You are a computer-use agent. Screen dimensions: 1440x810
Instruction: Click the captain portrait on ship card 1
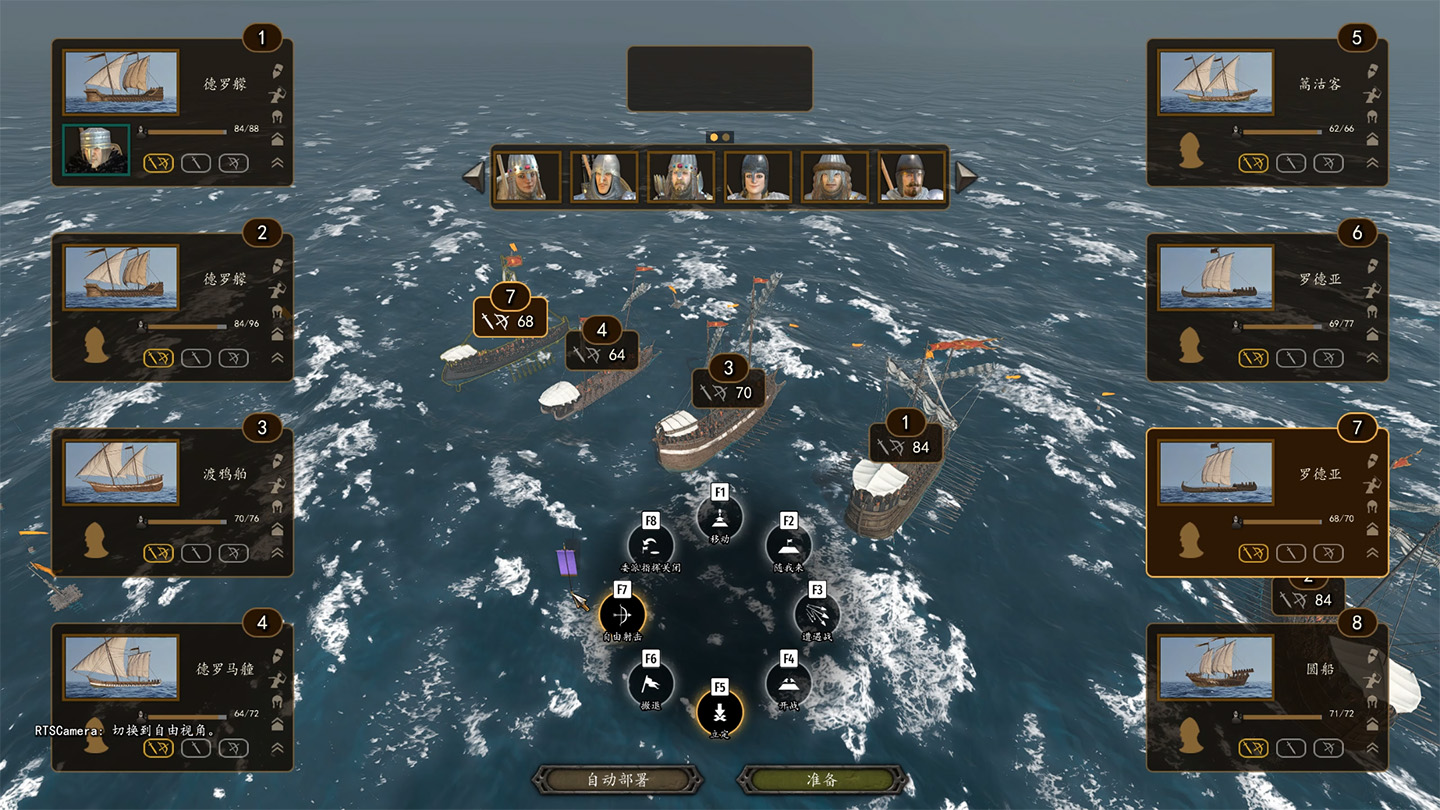coord(96,150)
